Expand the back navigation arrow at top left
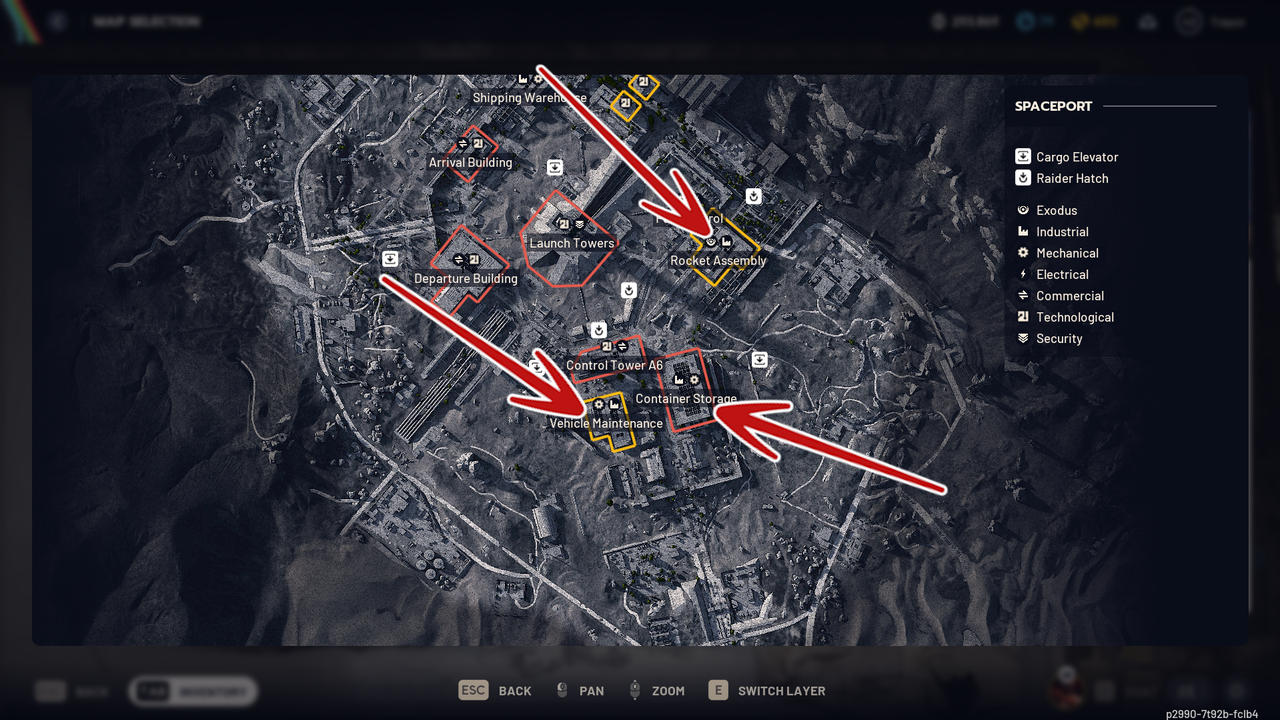Screen dimensions: 1280x720 [x=57, y=20]
